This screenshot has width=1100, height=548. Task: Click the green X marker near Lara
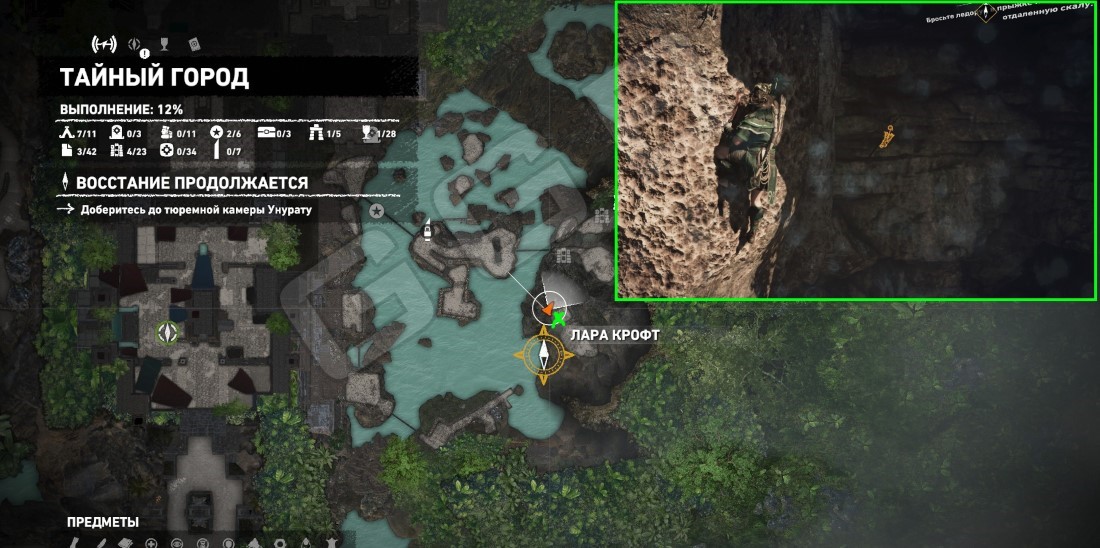[558, 320]
